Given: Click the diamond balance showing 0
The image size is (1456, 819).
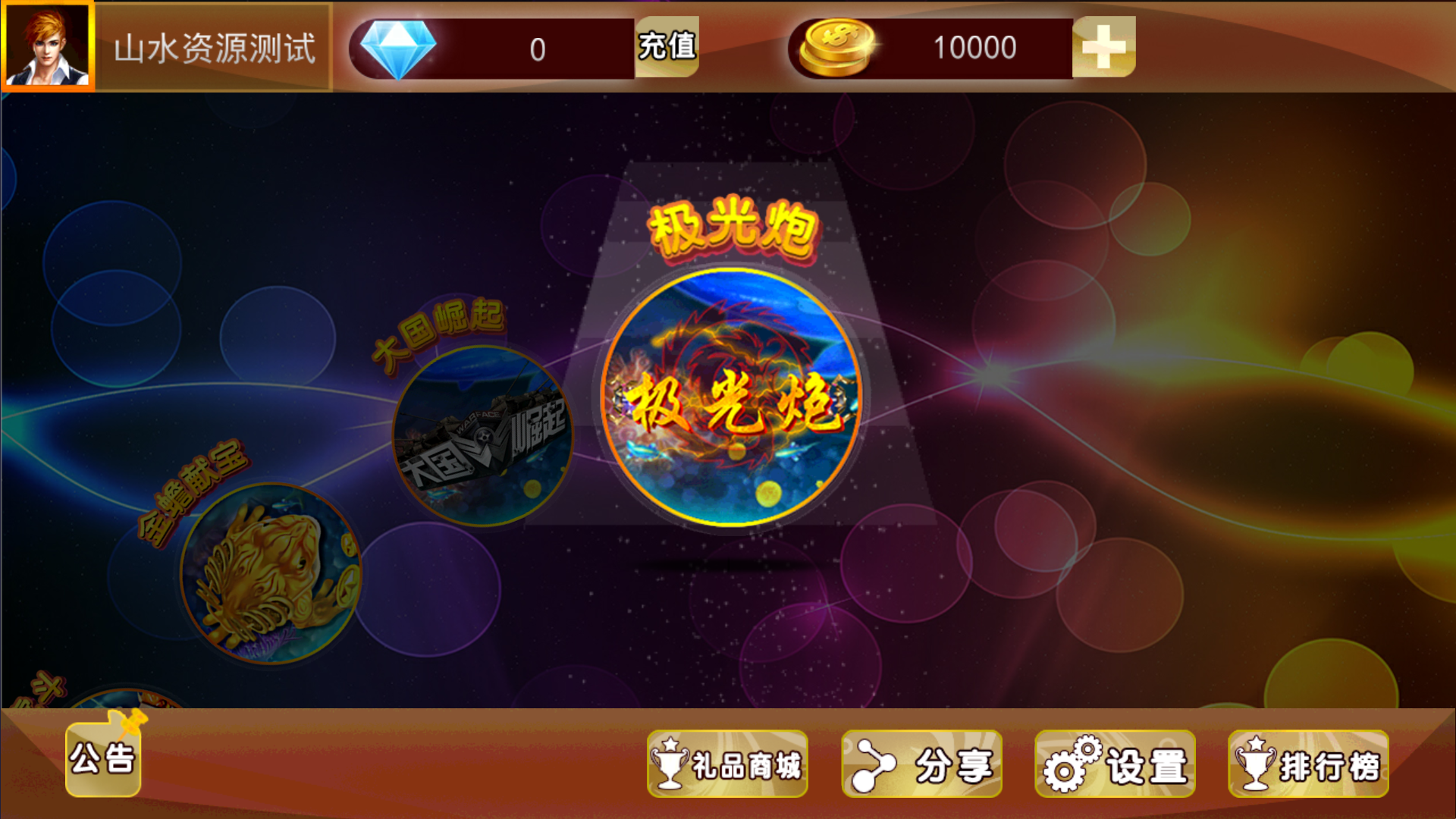Looking at the screenshot, I should pyautogui.click(x=538, y=47).
